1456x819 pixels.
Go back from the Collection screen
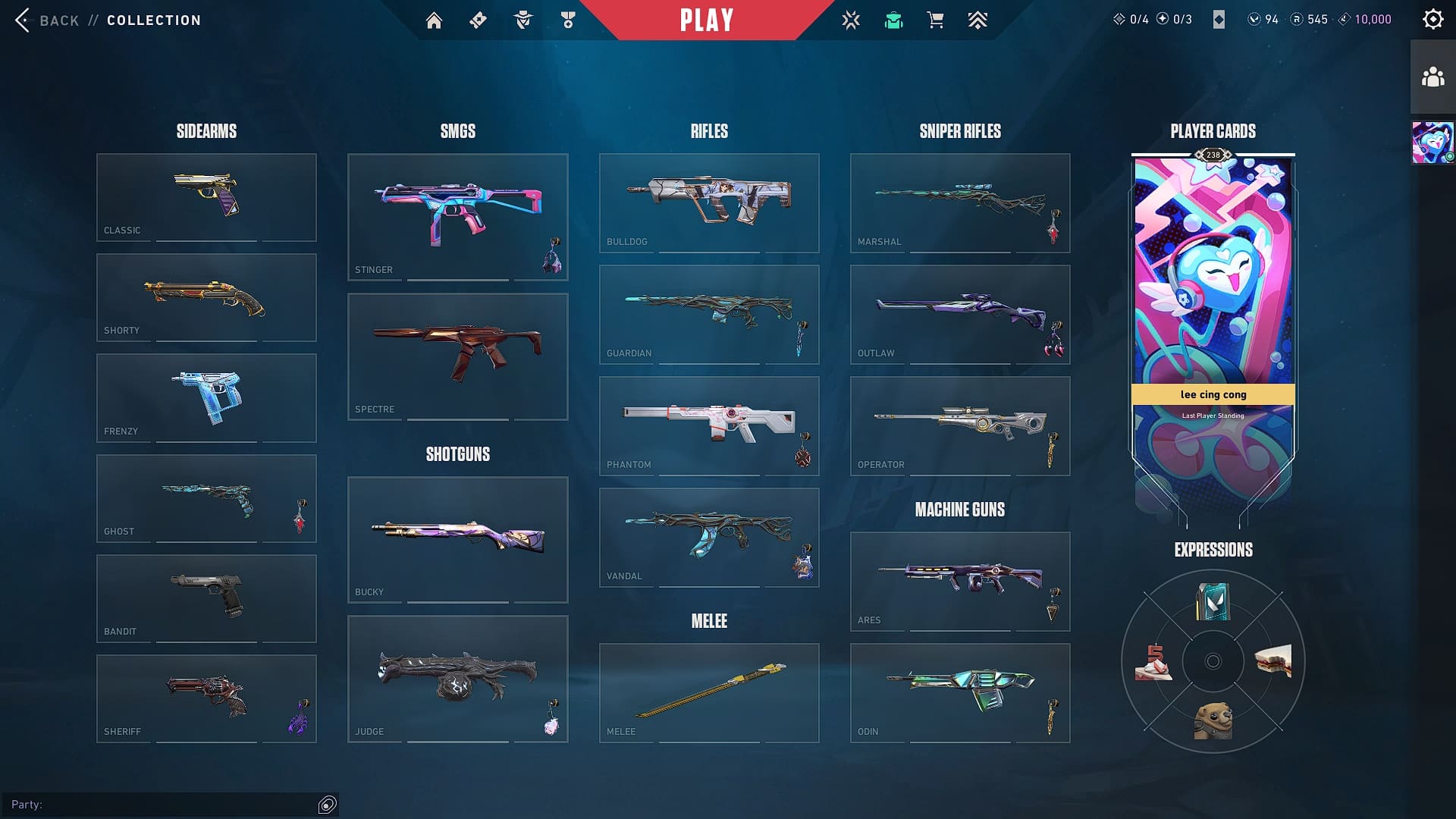[x=47, y=20]
